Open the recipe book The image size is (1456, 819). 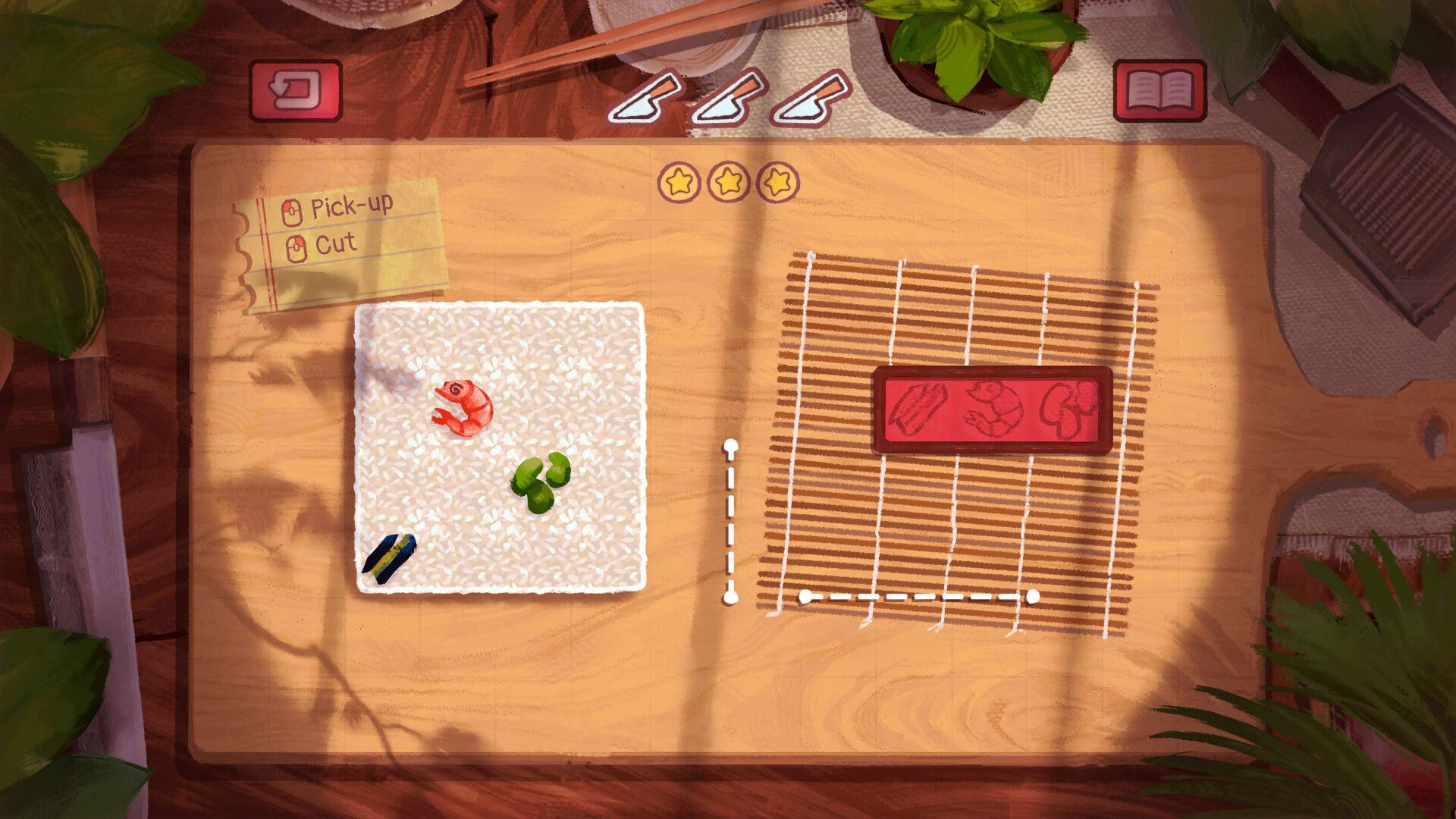[x=1159, y=90]
